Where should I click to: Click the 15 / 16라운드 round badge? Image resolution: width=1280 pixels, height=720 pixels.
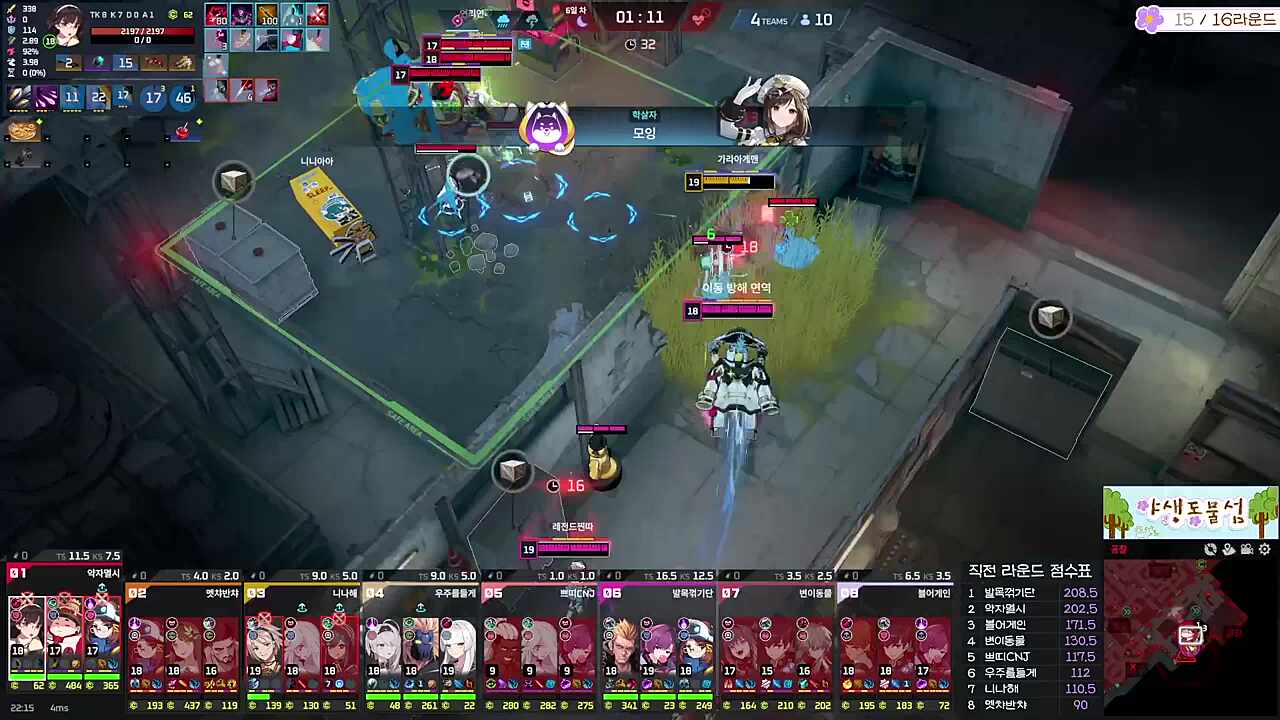click(1207, 19)
